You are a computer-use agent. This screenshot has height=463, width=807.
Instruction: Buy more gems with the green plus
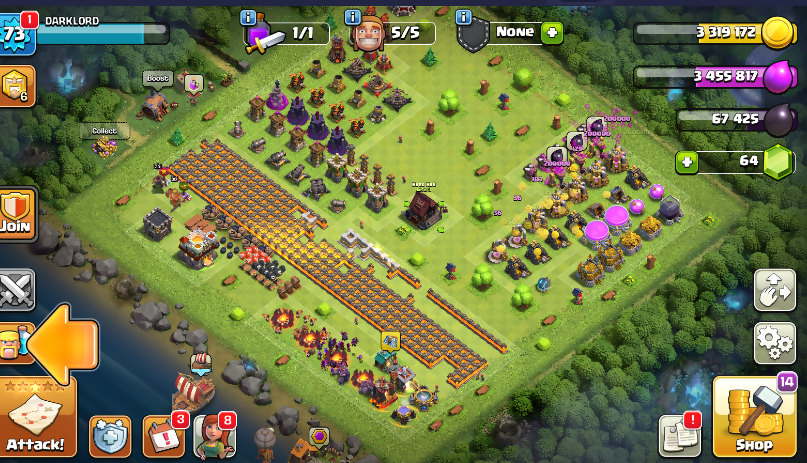click(687, 161)
